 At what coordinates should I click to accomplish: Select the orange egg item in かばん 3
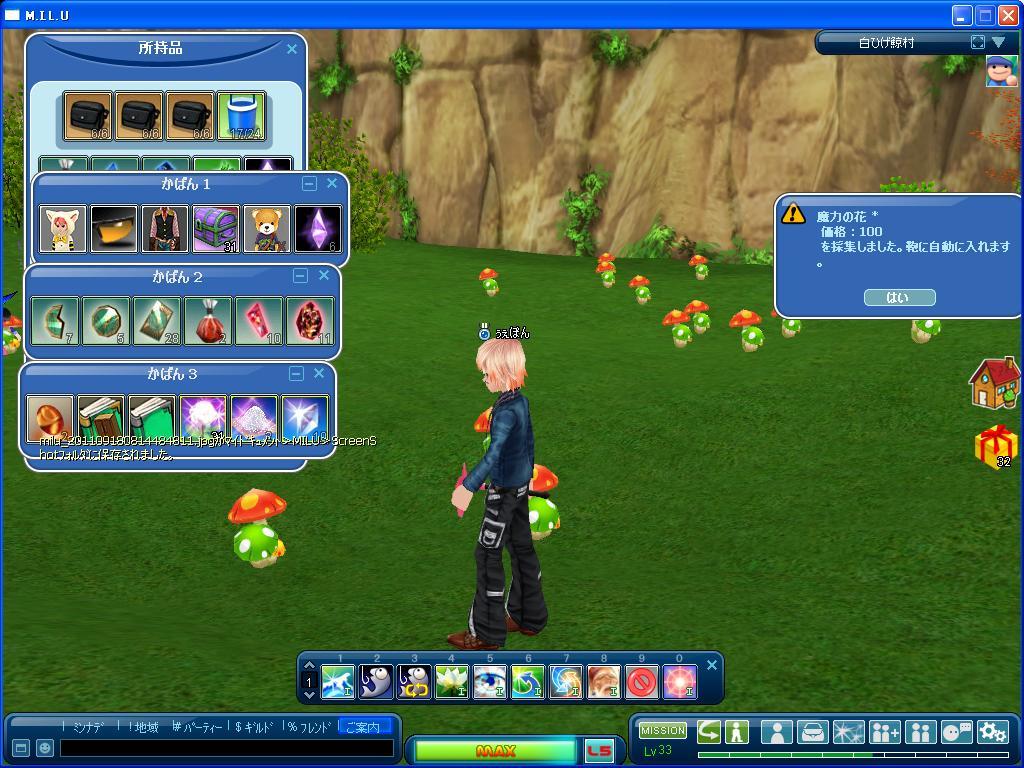50,418
